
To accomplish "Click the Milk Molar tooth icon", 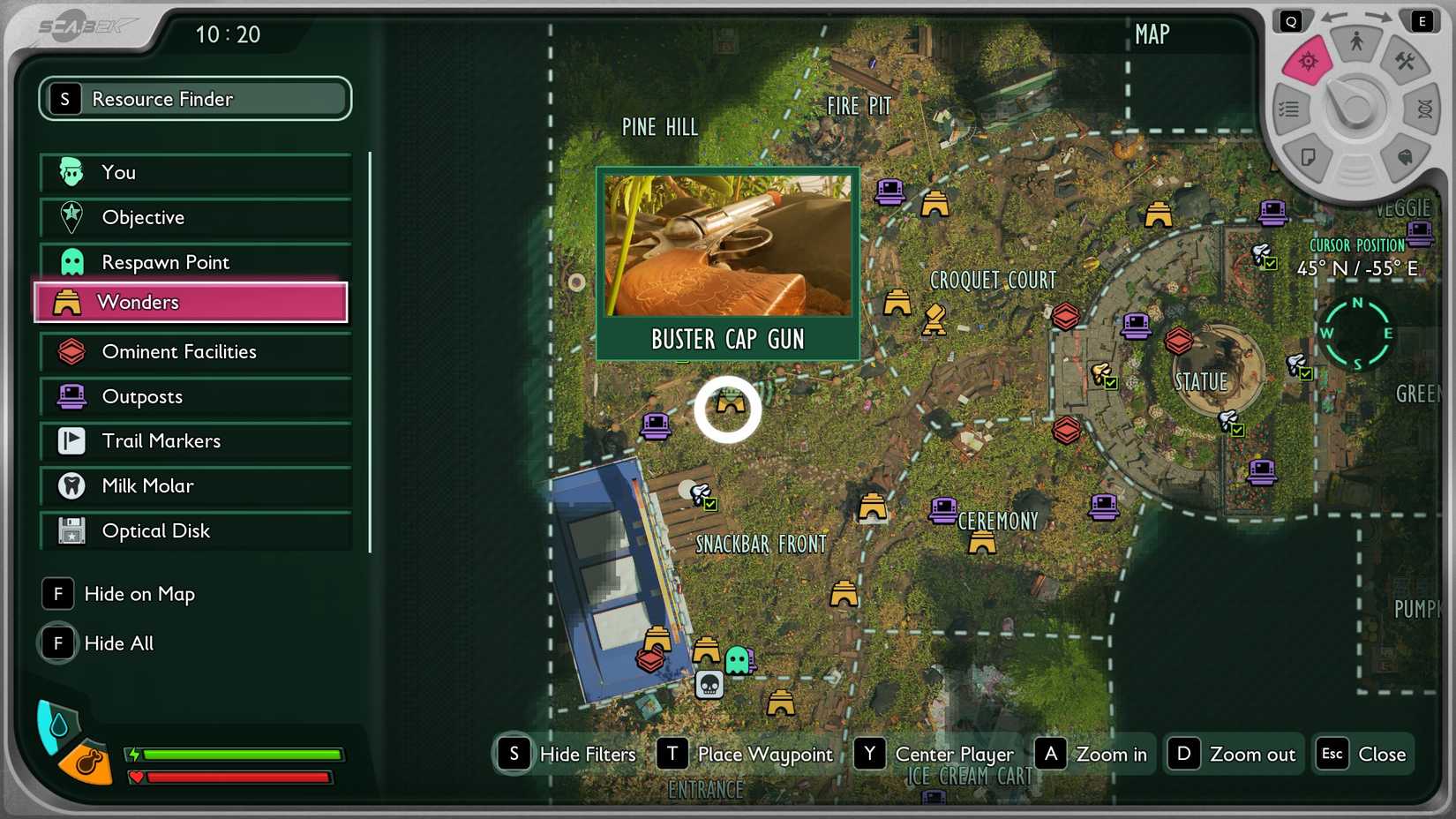I will [71, 486].
